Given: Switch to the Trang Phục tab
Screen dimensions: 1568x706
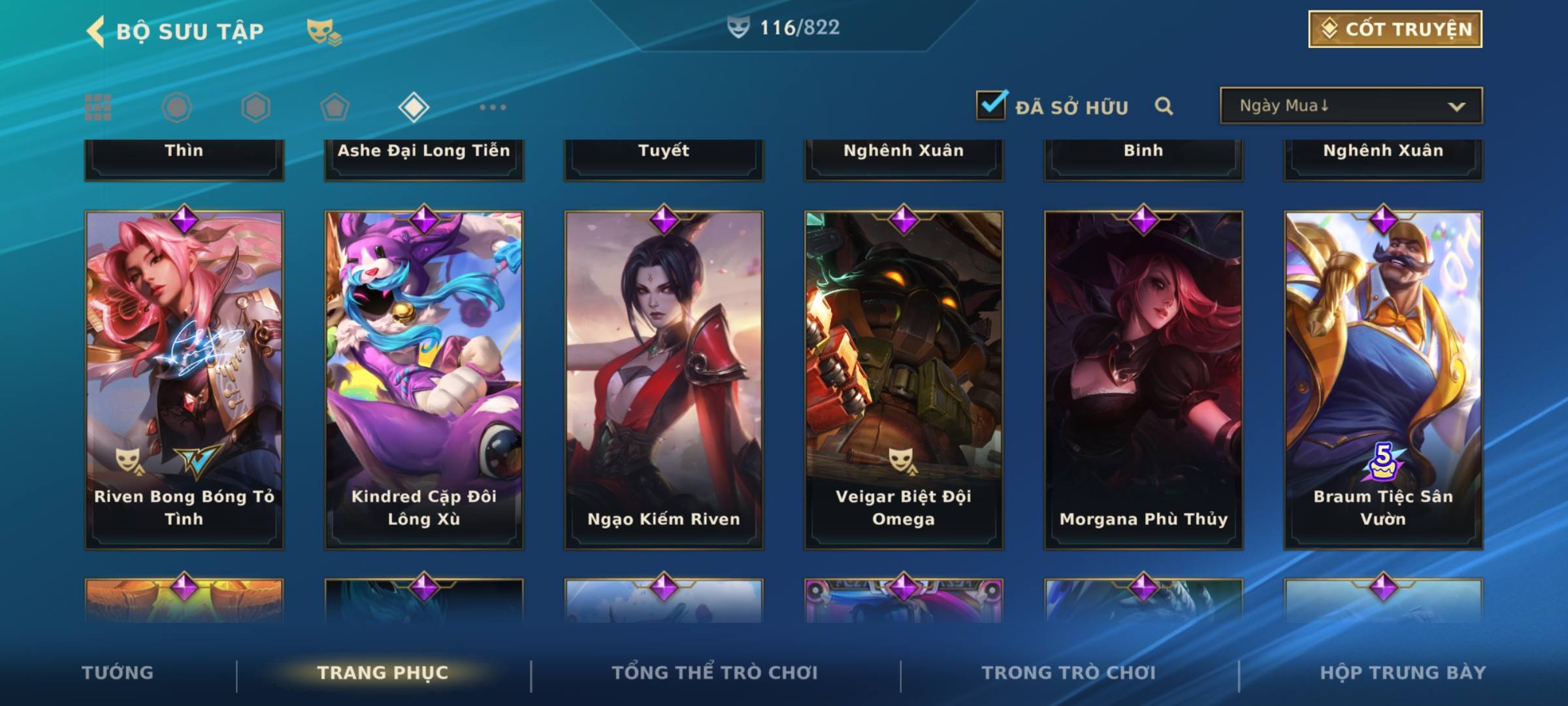Looking at the screenshot, I should tap(383, 673).
